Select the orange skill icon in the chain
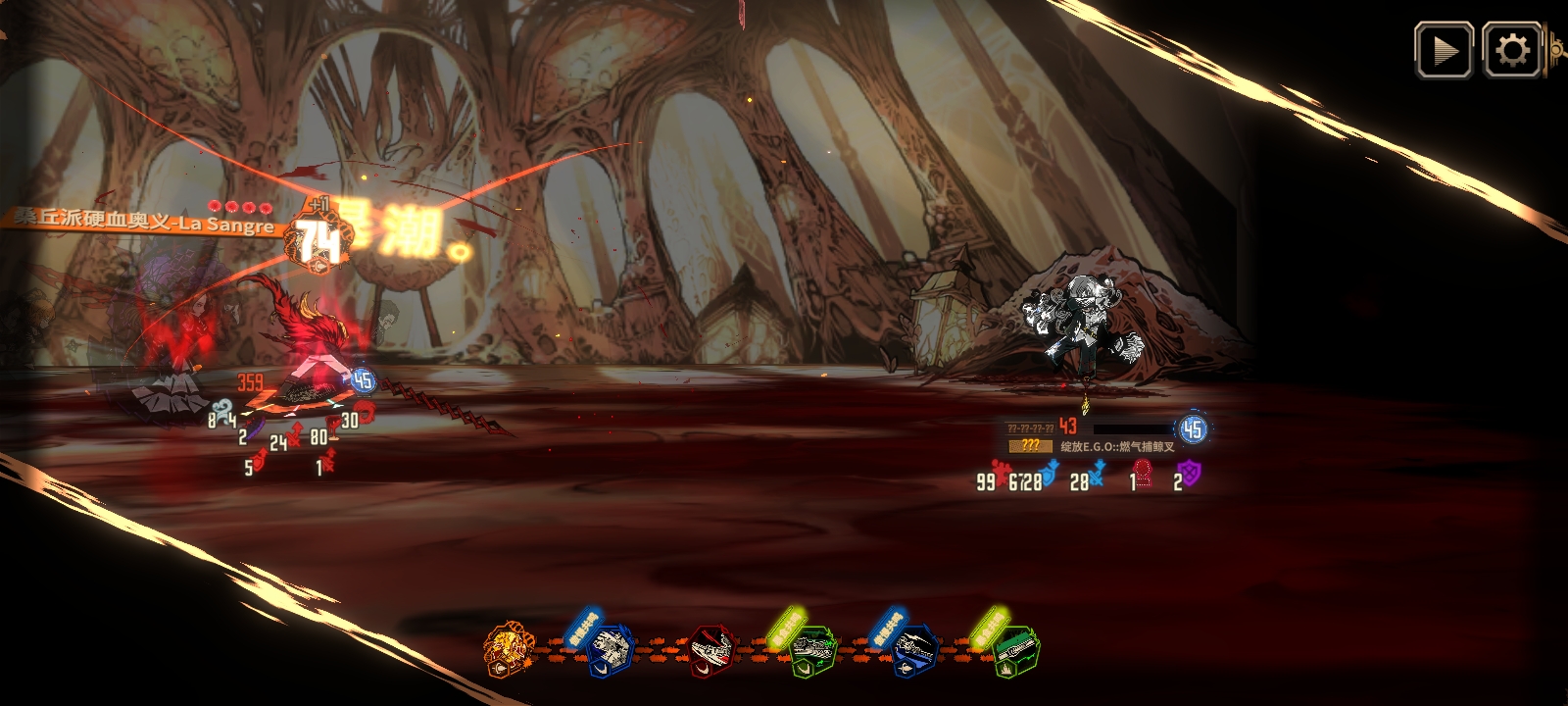The height and width of the screenshot is (706, 1568). pos(510,649)
